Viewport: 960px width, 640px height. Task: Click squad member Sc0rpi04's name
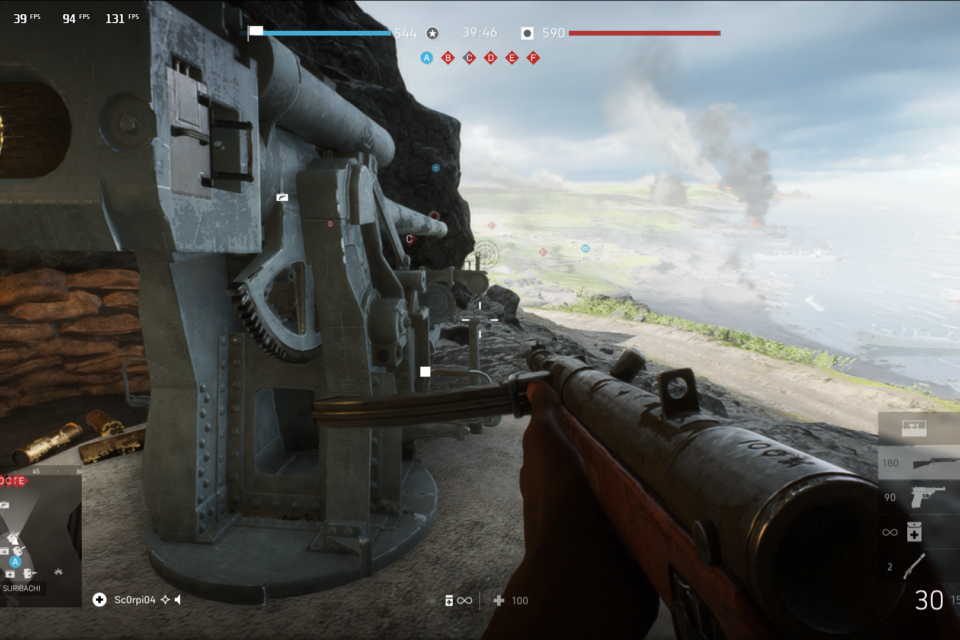pos(135,600)
